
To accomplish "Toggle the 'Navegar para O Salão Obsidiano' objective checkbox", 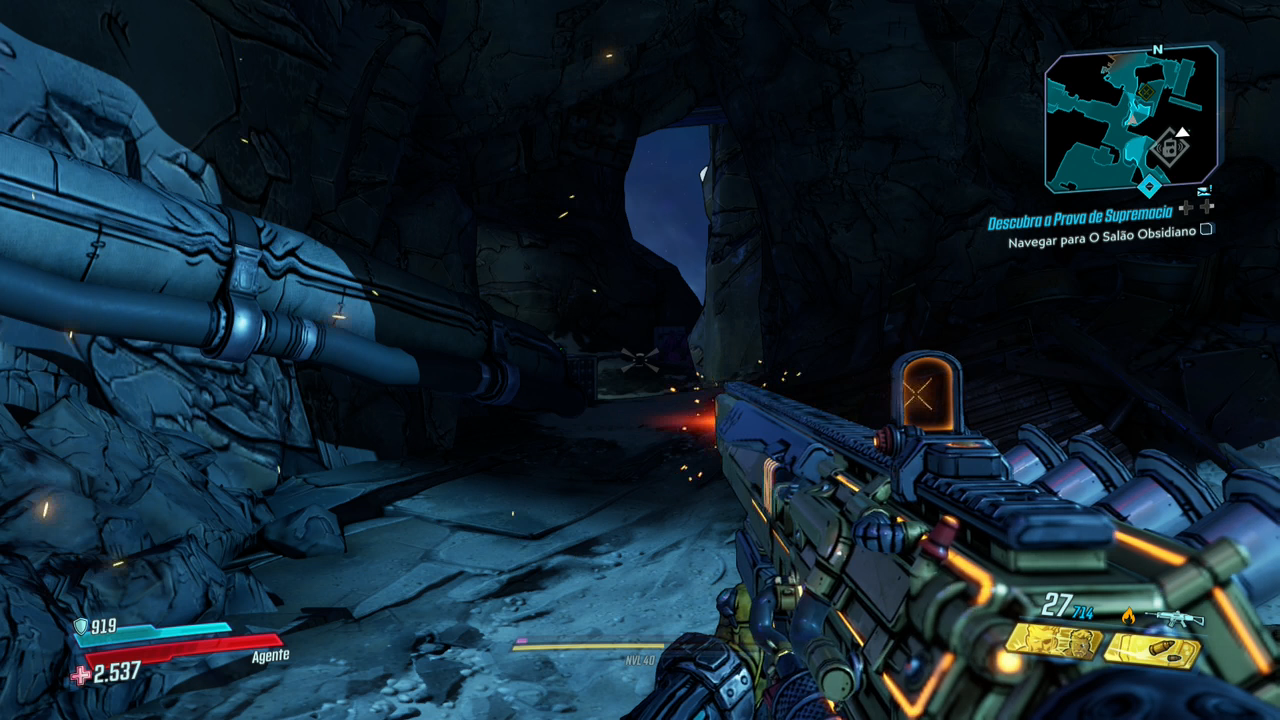I will pyautogui.click(x=1206, y=229).
